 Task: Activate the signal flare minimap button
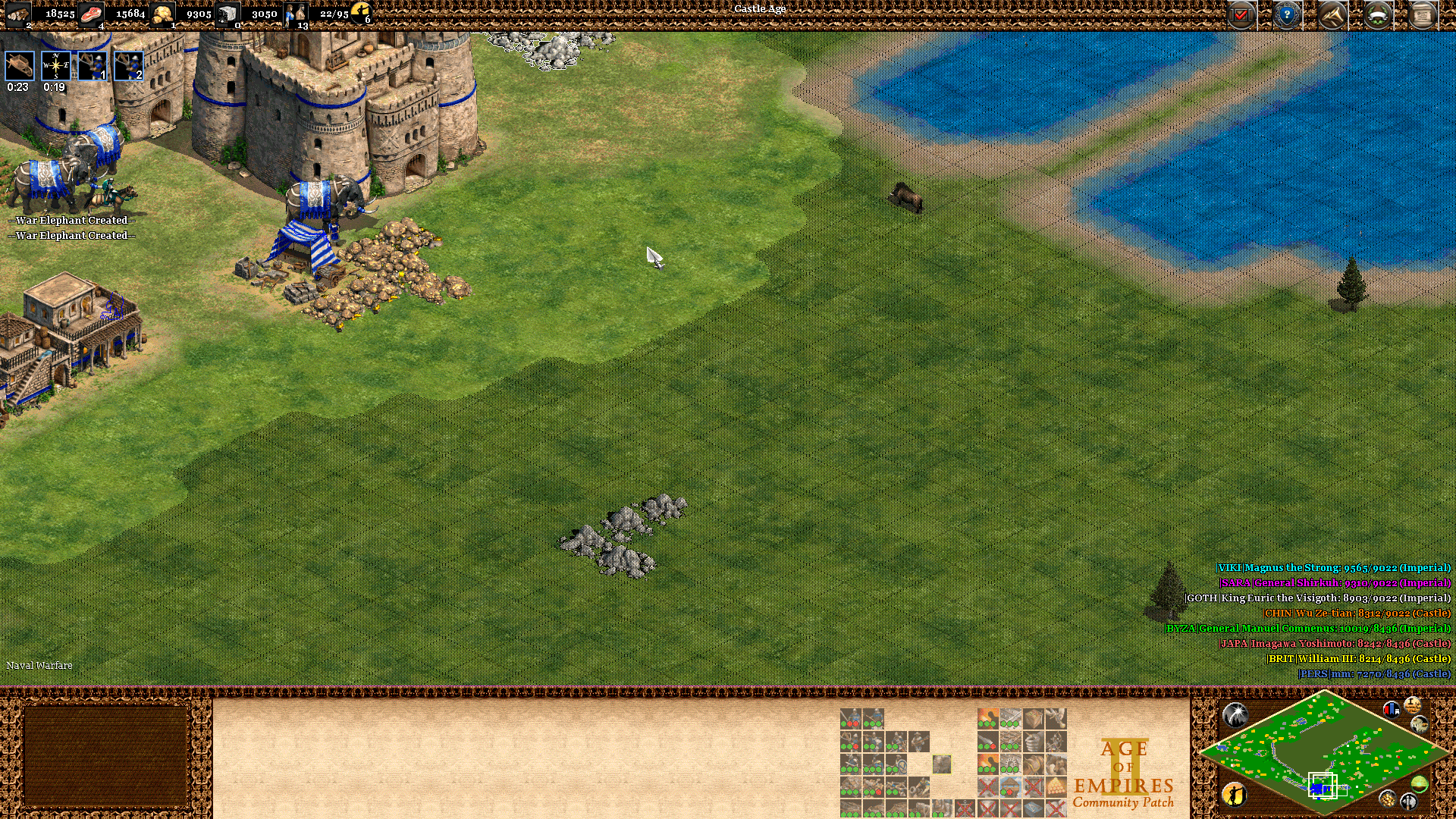point(1235,714)
